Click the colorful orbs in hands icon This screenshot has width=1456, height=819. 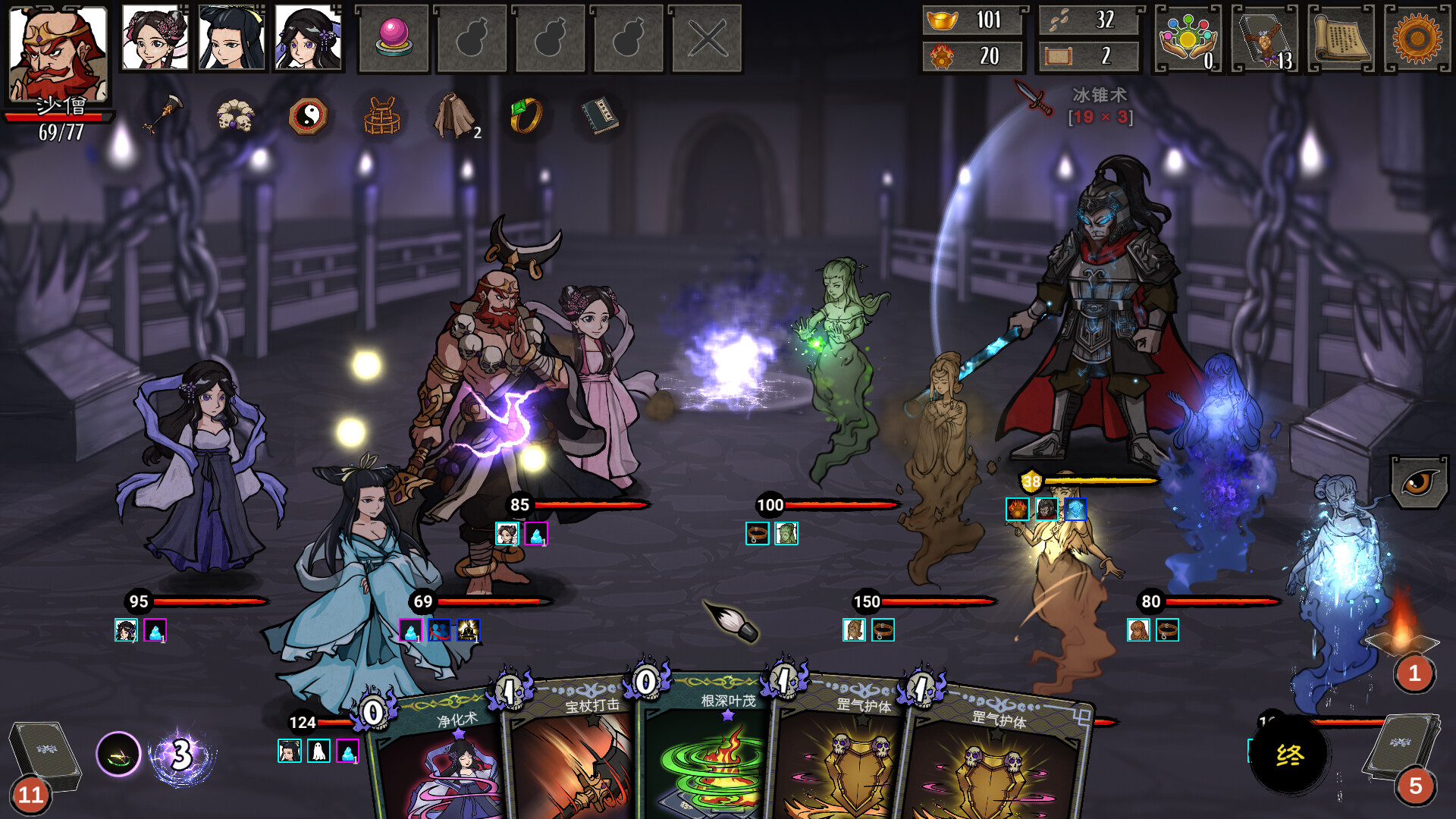point(1188,39)
